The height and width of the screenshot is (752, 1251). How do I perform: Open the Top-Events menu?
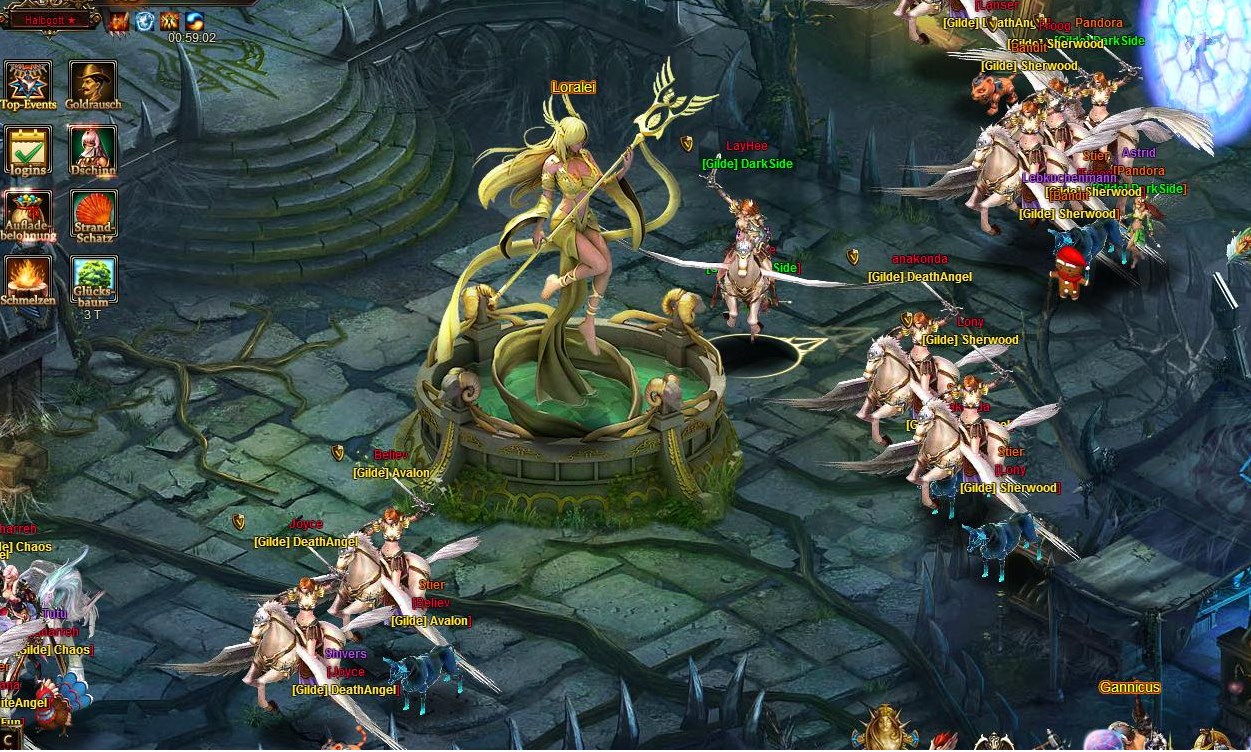coord(27,84)
